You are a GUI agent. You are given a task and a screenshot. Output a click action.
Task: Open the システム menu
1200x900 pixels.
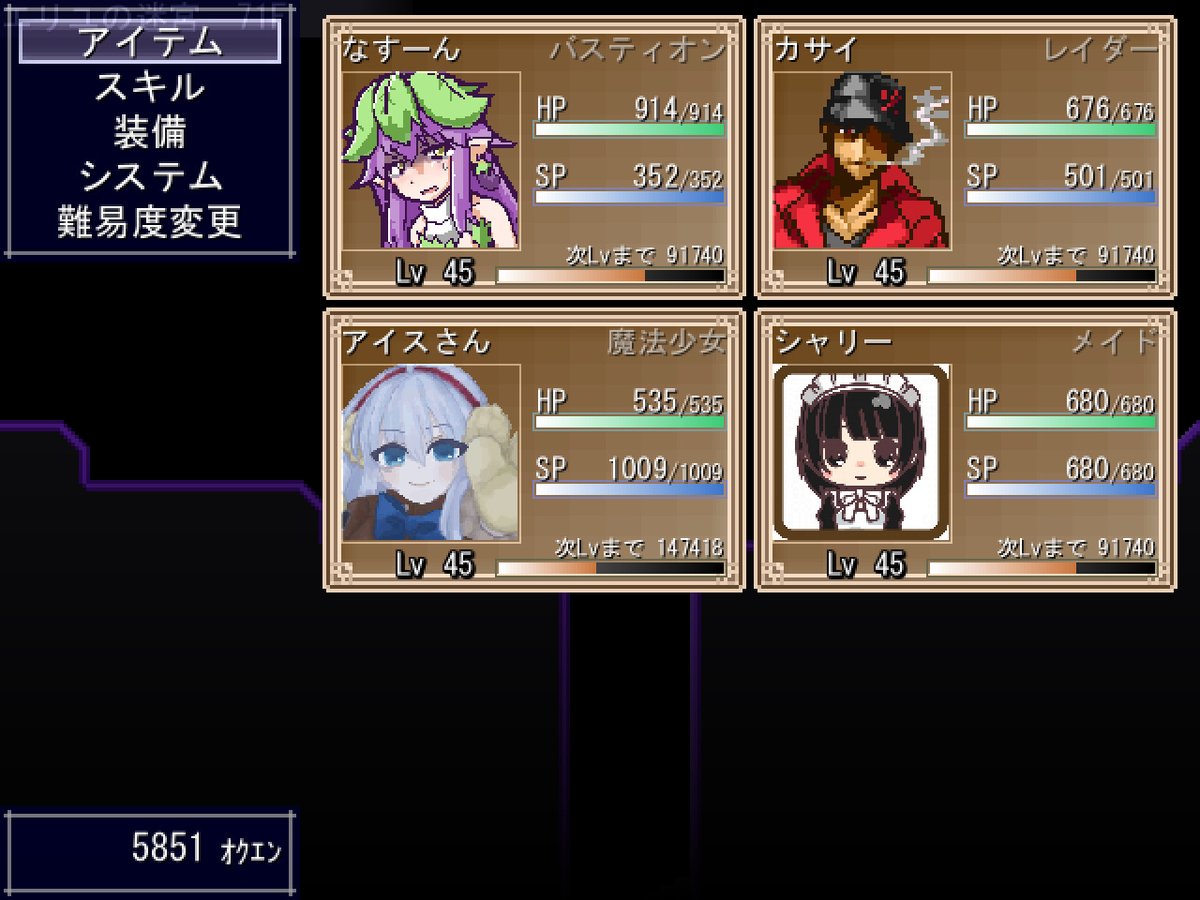click(x=150, y=178)
